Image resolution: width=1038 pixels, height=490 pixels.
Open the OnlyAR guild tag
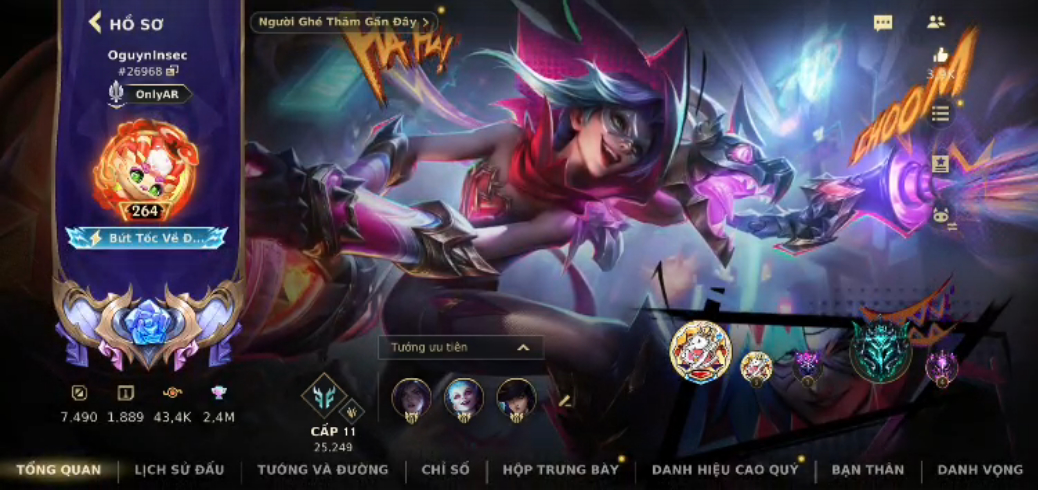150,94
